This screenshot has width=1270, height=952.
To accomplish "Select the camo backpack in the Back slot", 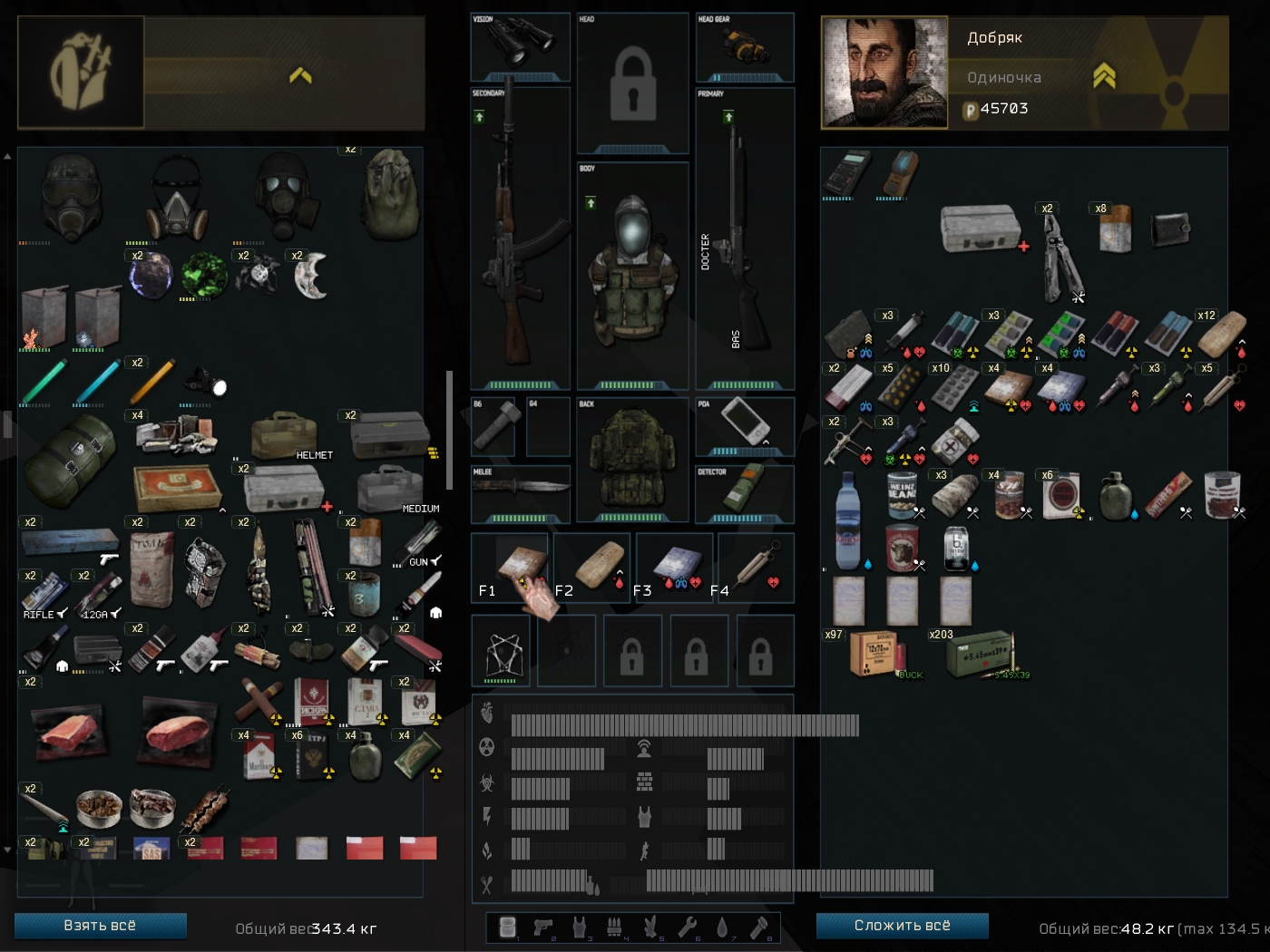I will 632,460.
